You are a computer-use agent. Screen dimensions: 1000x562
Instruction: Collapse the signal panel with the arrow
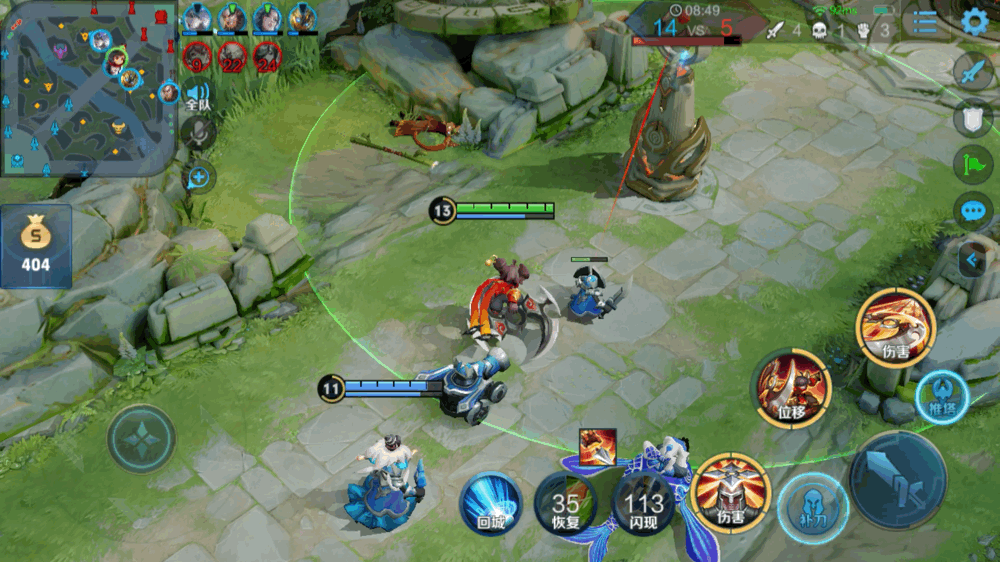(x=970, y=260)
